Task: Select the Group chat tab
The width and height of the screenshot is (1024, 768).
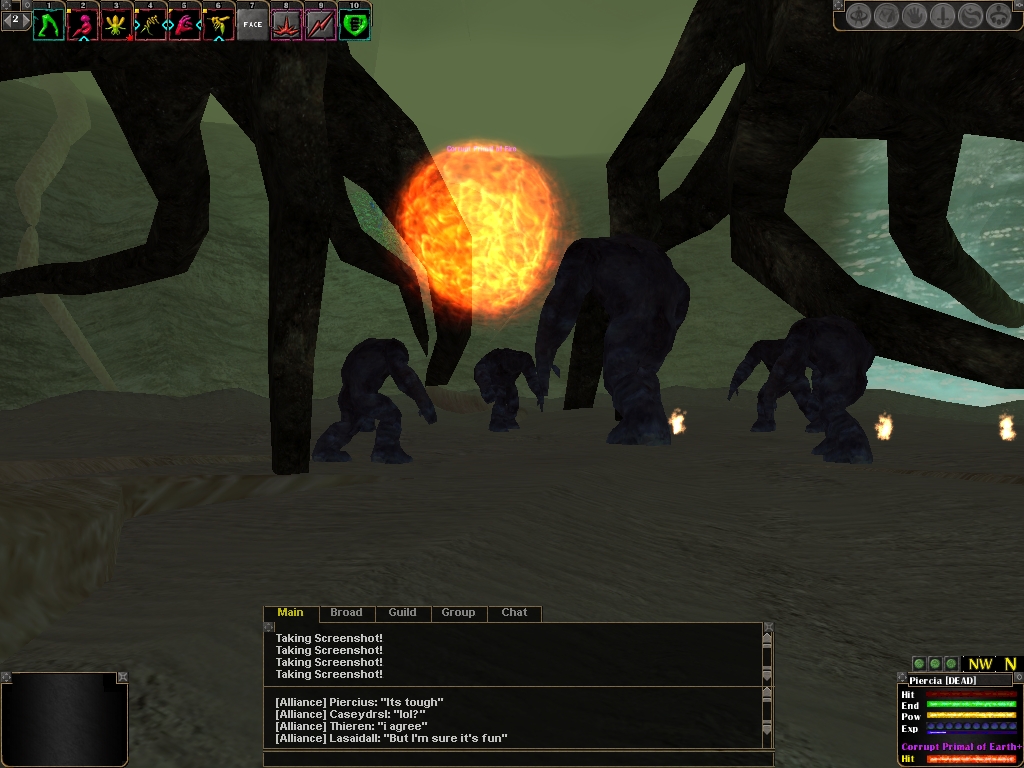Action: [458, 613]
